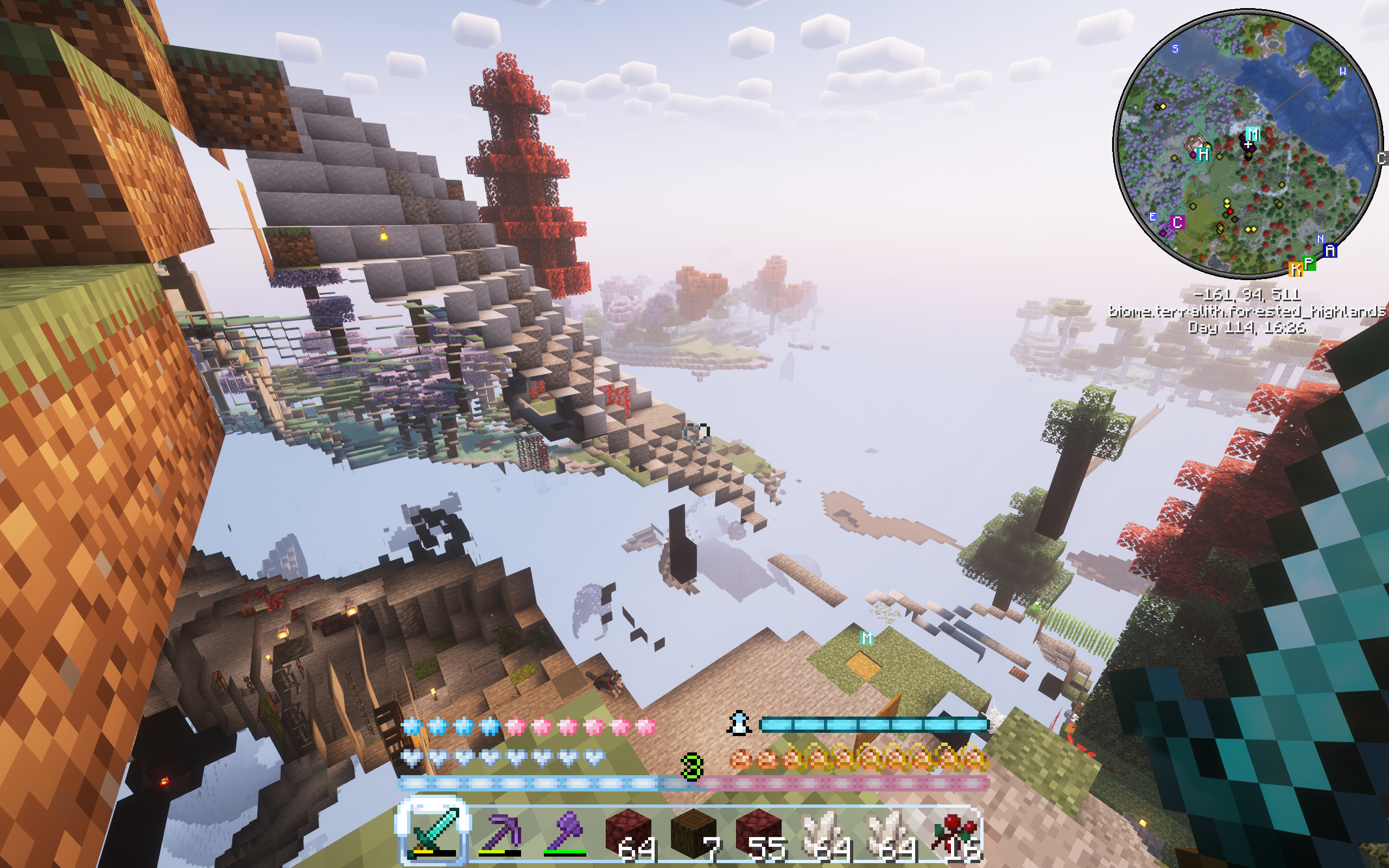Select the stack of 64 red blocks
1389x868 pixels.
[629, 832]
